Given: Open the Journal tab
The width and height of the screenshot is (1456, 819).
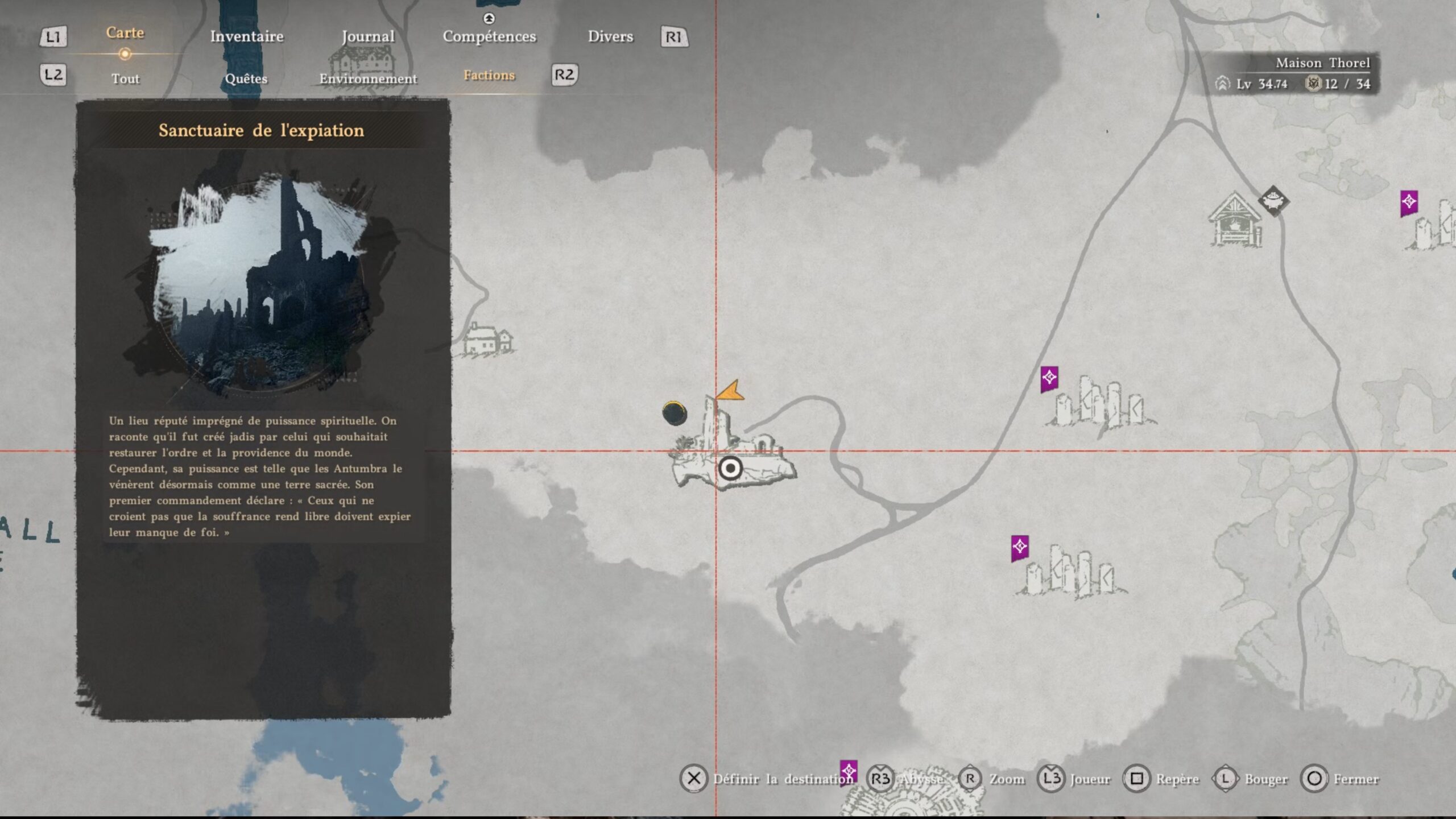Looking at the screenshot, I should click(368, 36).
